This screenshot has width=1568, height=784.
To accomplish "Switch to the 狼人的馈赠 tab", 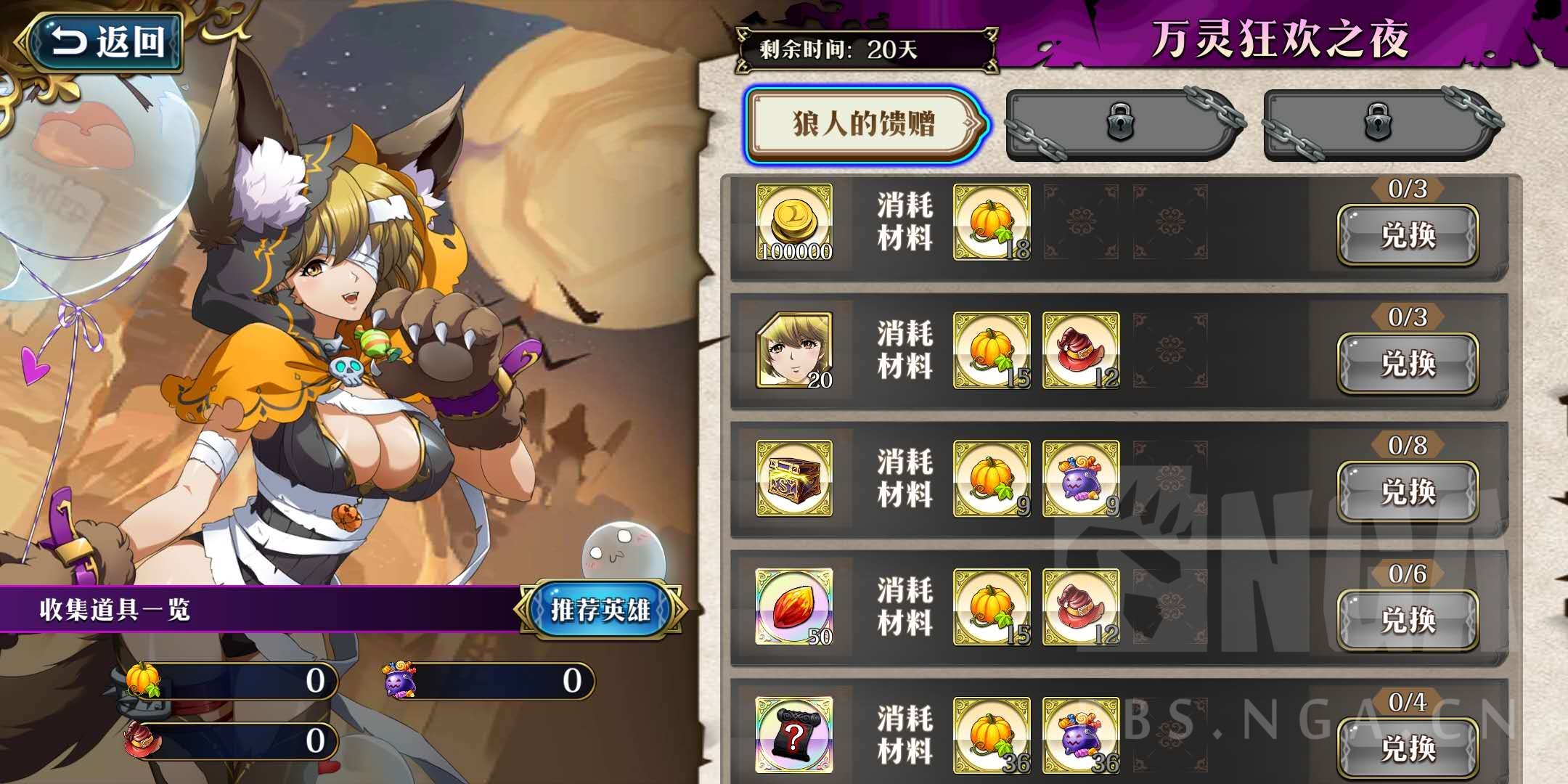I will (x=861, y=123).
